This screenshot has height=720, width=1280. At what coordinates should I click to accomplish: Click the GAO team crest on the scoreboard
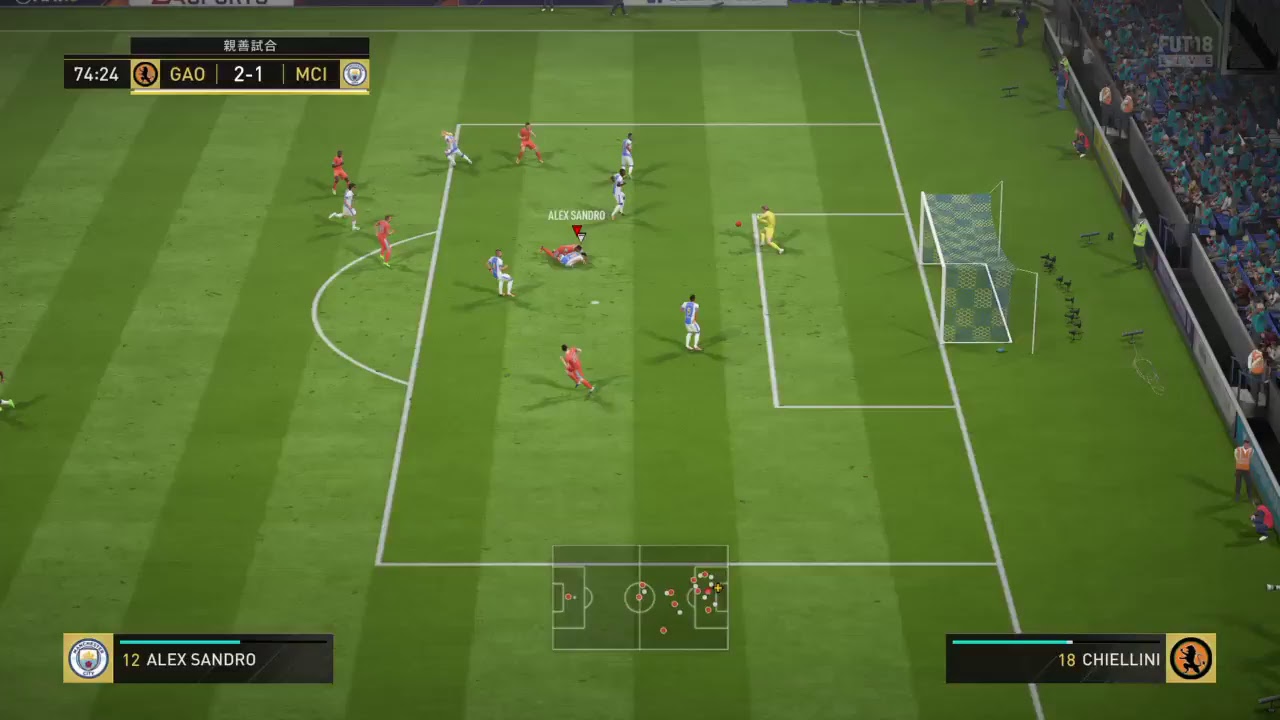click(146, 74)
